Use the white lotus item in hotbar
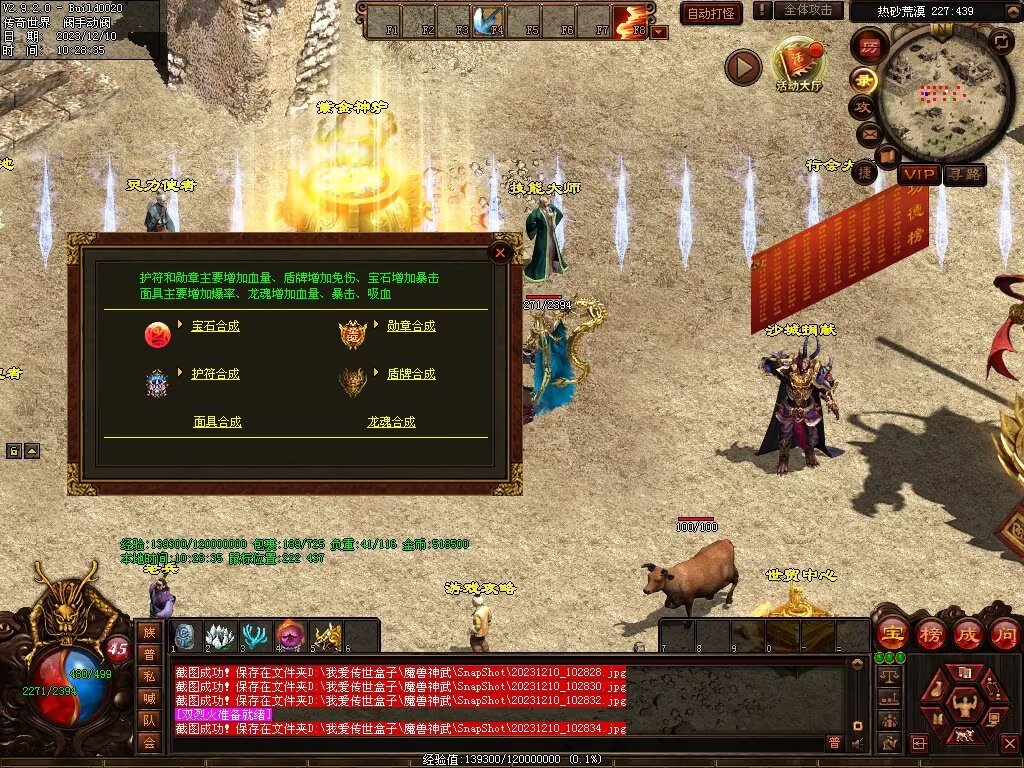 [219, 635]
